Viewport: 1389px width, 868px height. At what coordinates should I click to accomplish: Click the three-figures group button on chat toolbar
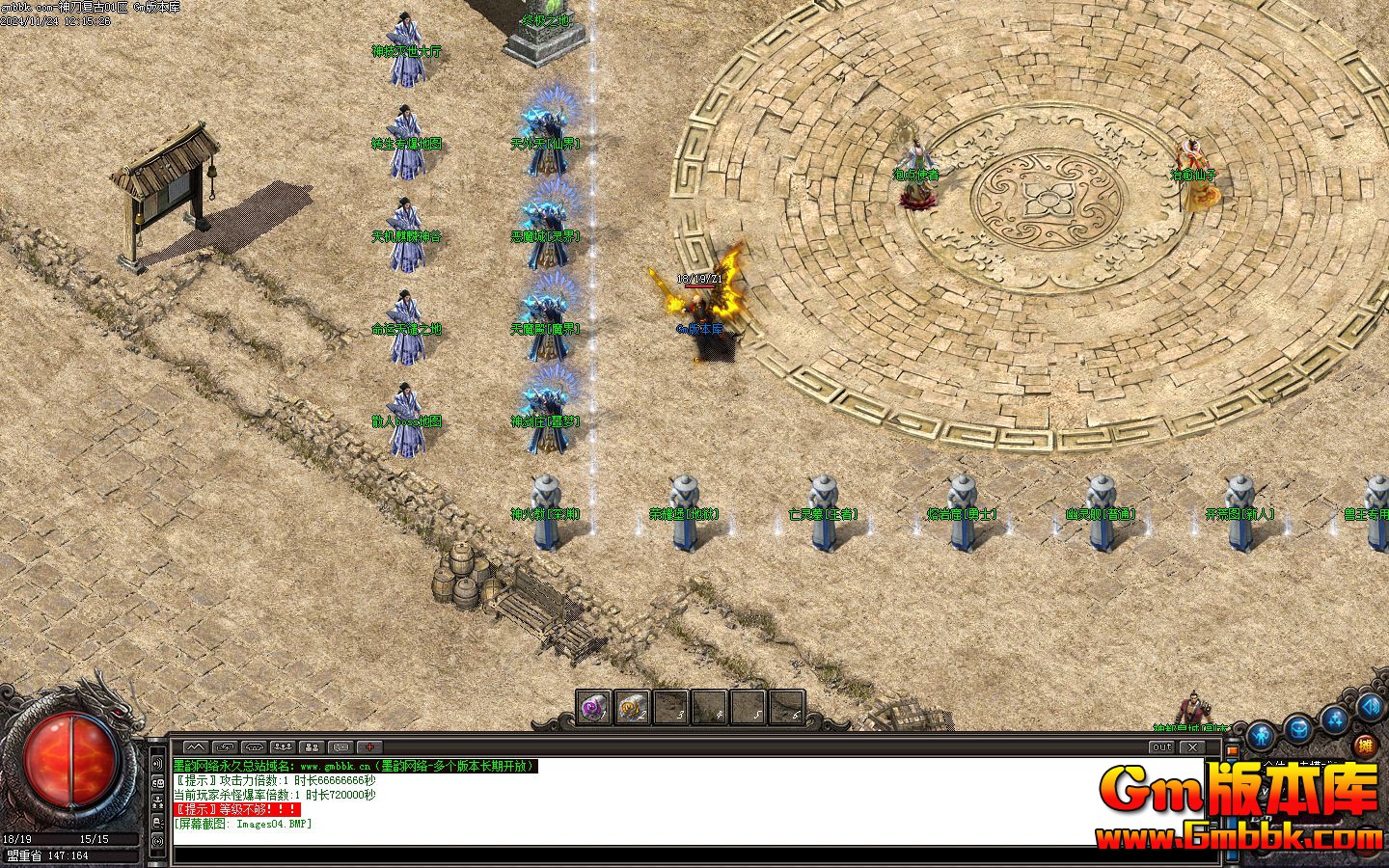tap(283, 747)
